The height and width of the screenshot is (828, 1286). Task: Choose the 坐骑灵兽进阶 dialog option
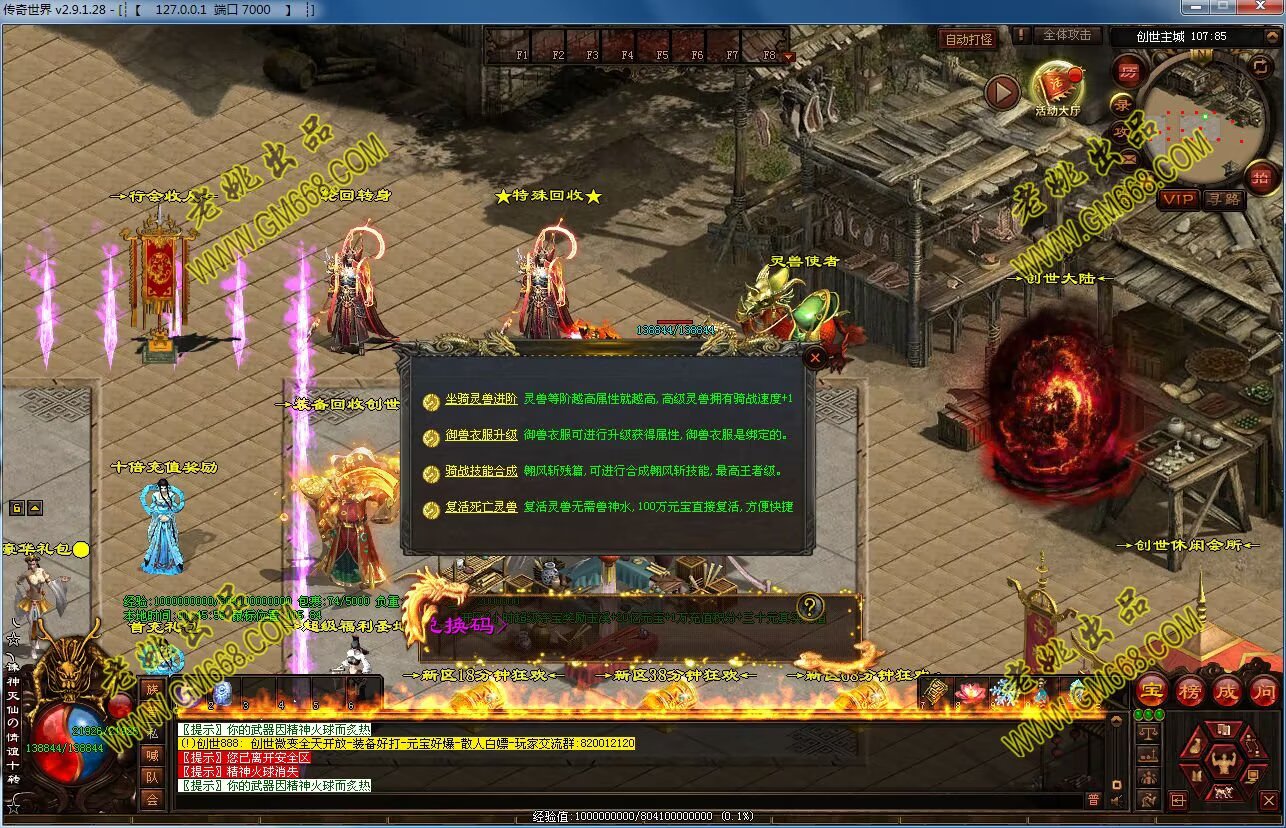point(481,399)
